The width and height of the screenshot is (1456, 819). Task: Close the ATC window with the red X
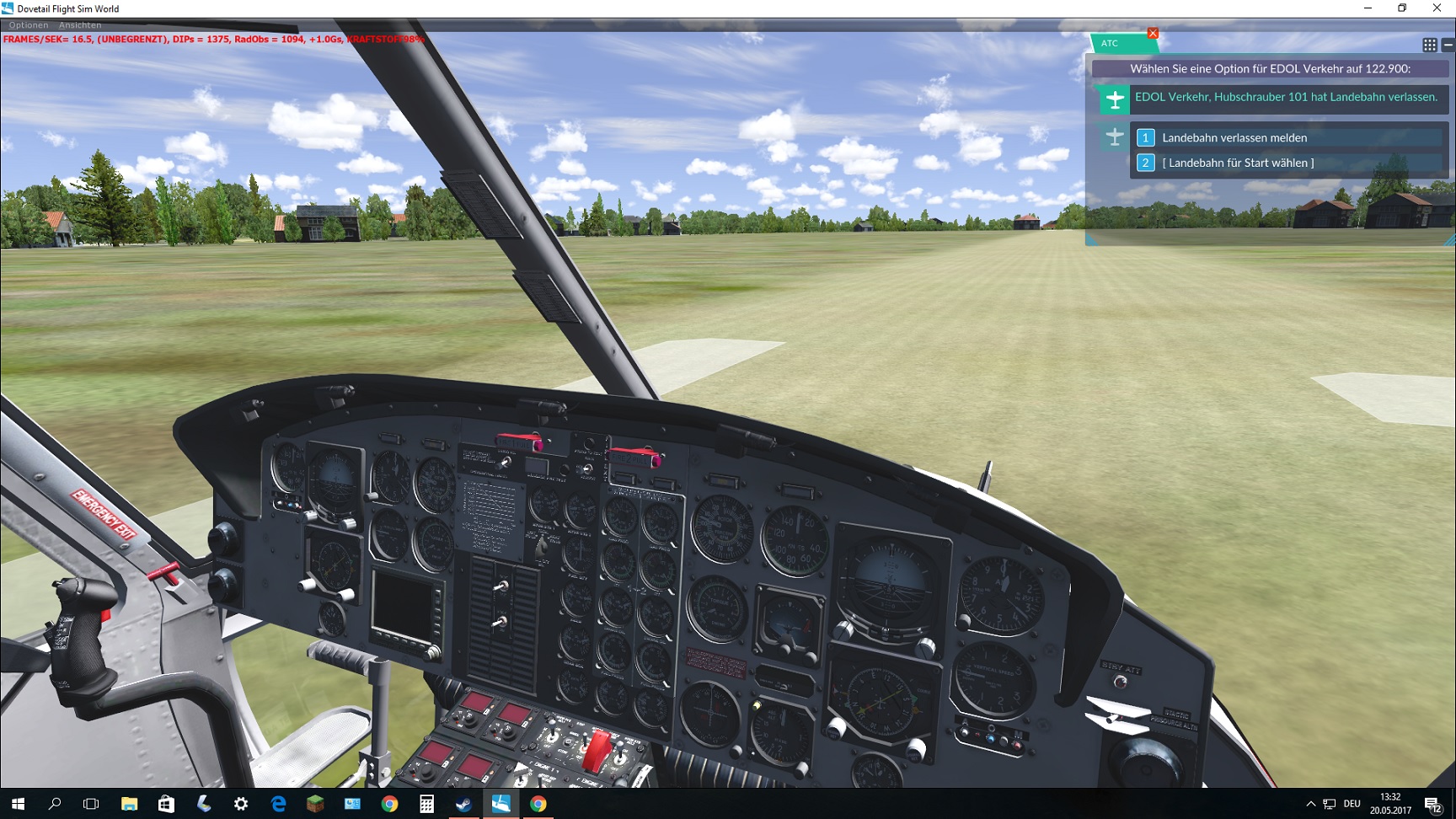pyautogui.click(x=1153, y=33)
